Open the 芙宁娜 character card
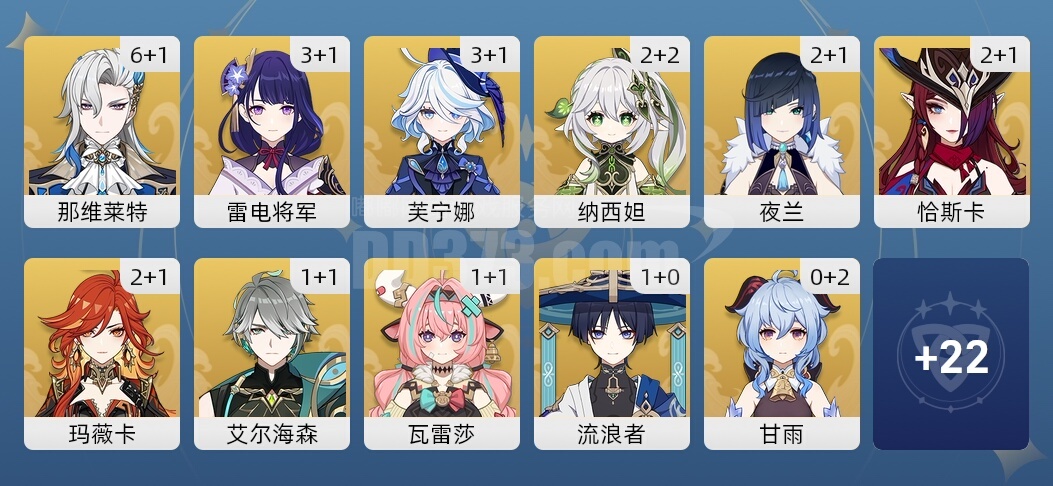This screenshot has height=486, width=1053. [x=442, y=131]
